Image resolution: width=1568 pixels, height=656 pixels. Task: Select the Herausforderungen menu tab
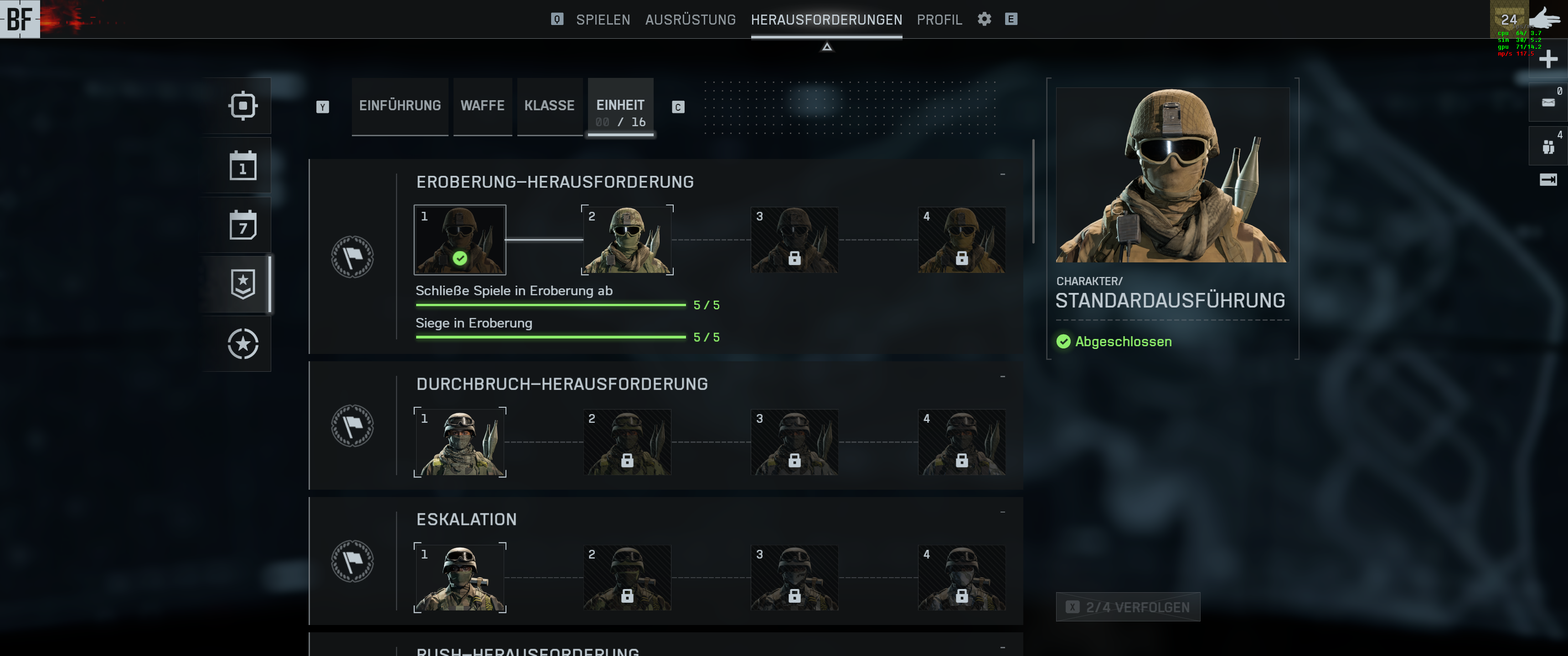click(826, 20)
